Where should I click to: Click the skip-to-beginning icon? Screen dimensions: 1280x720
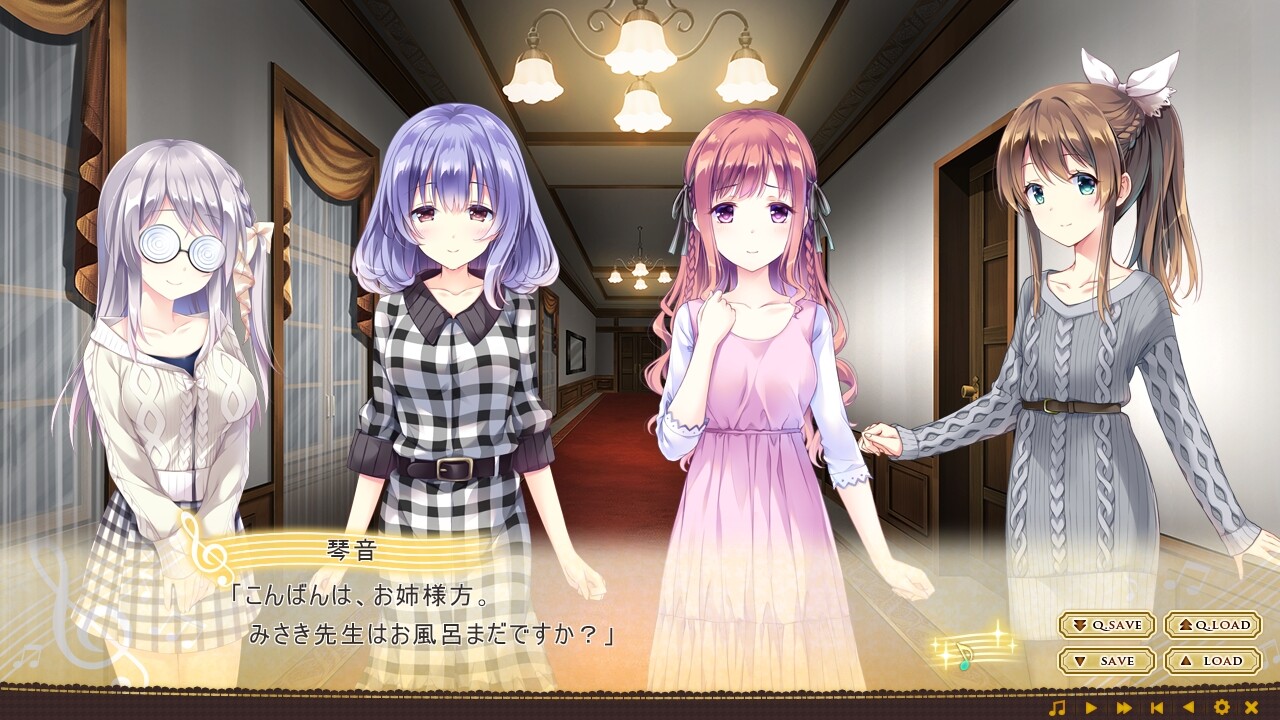point(1156,707)
